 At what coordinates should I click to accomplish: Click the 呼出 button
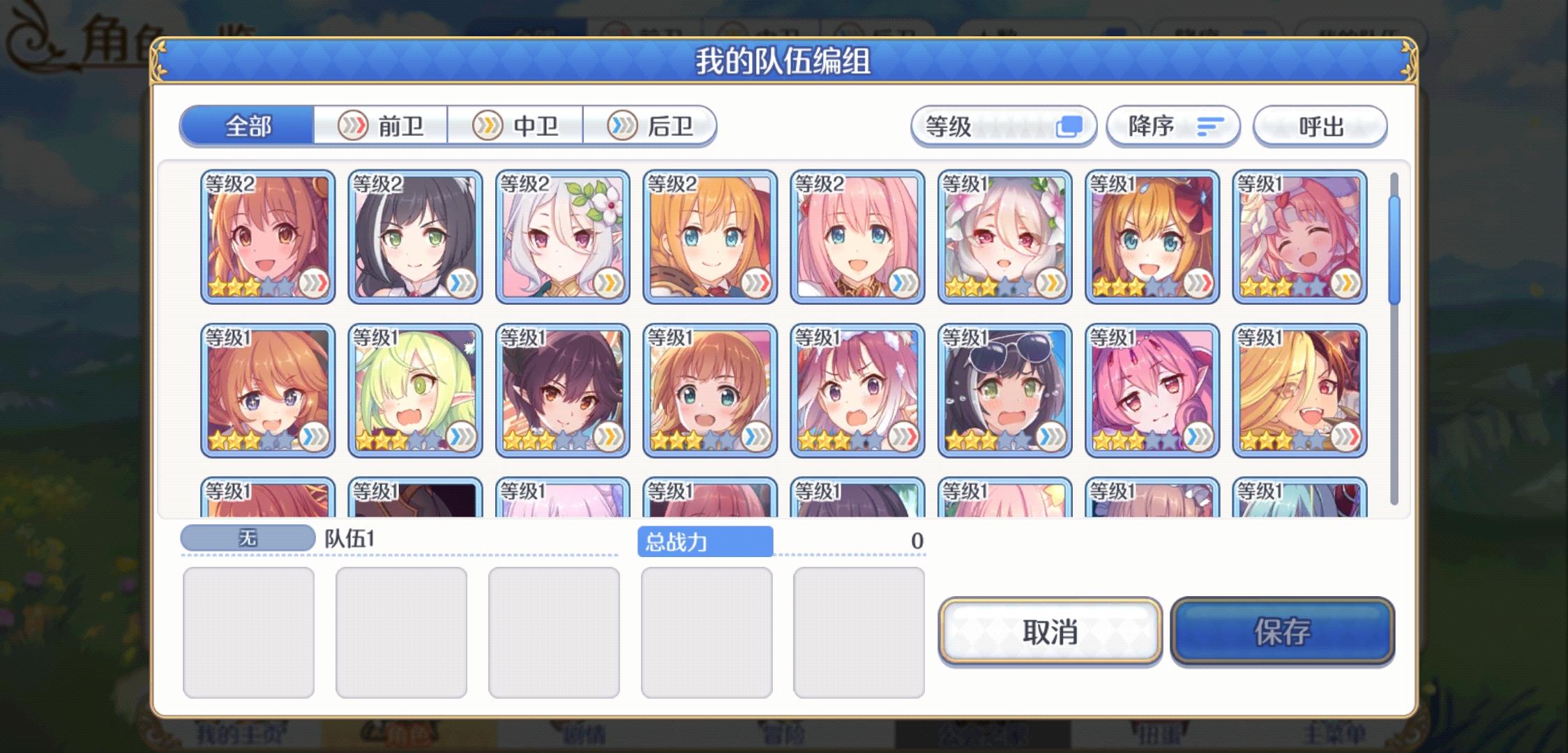[x=1320, y=126]
